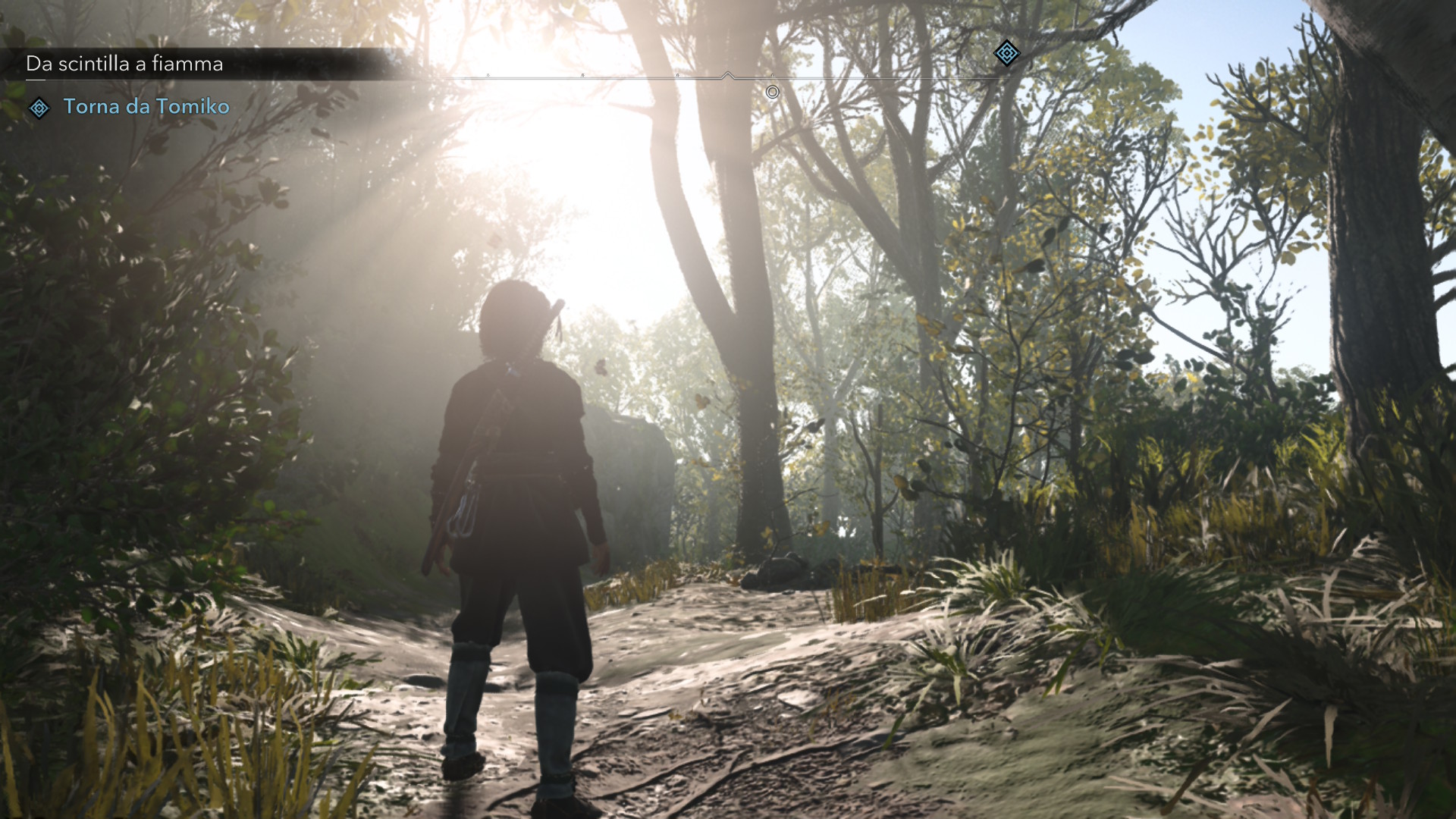Screen dimensions: 1456x819
Task: Click the circular marker below the compass
Action: click(x=773, y=92)
